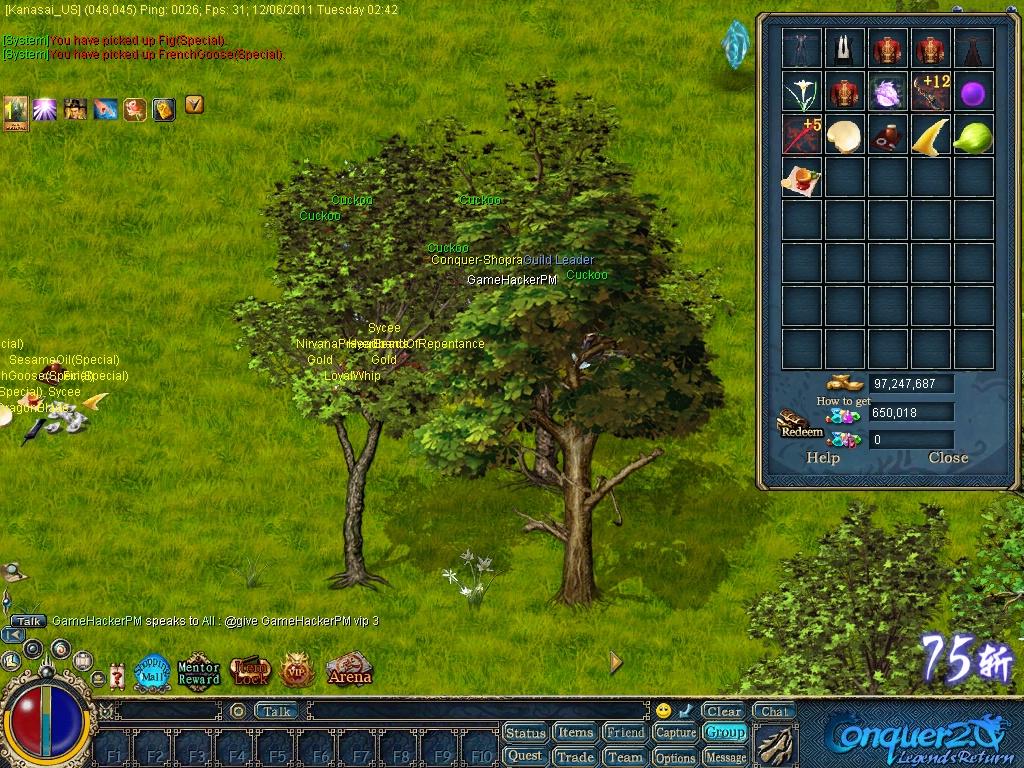Select the white lily flower item

click(802, 93)
